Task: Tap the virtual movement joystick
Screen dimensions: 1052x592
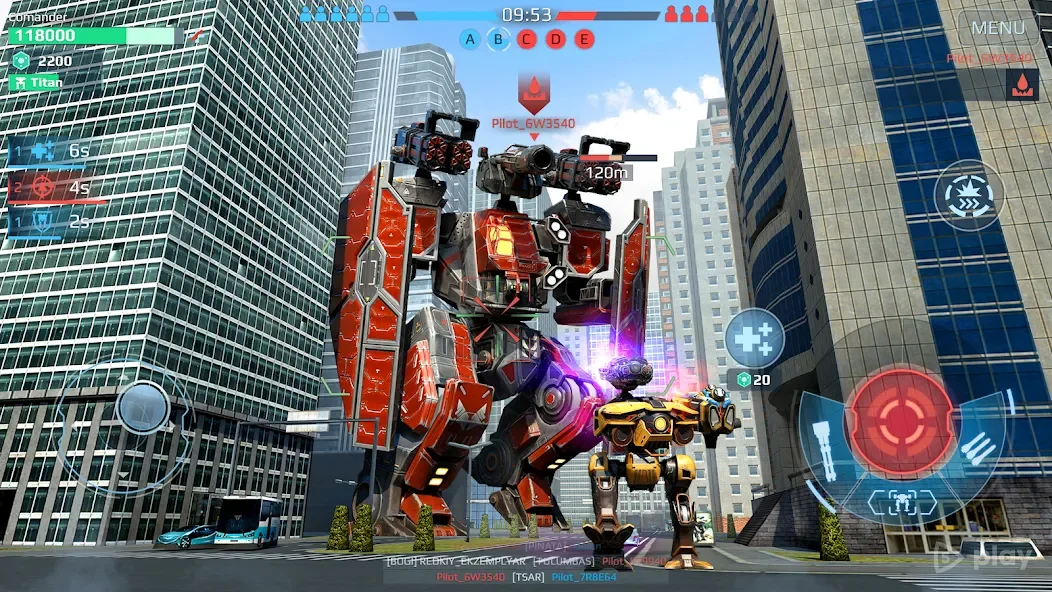Action: tap(143, 407)
